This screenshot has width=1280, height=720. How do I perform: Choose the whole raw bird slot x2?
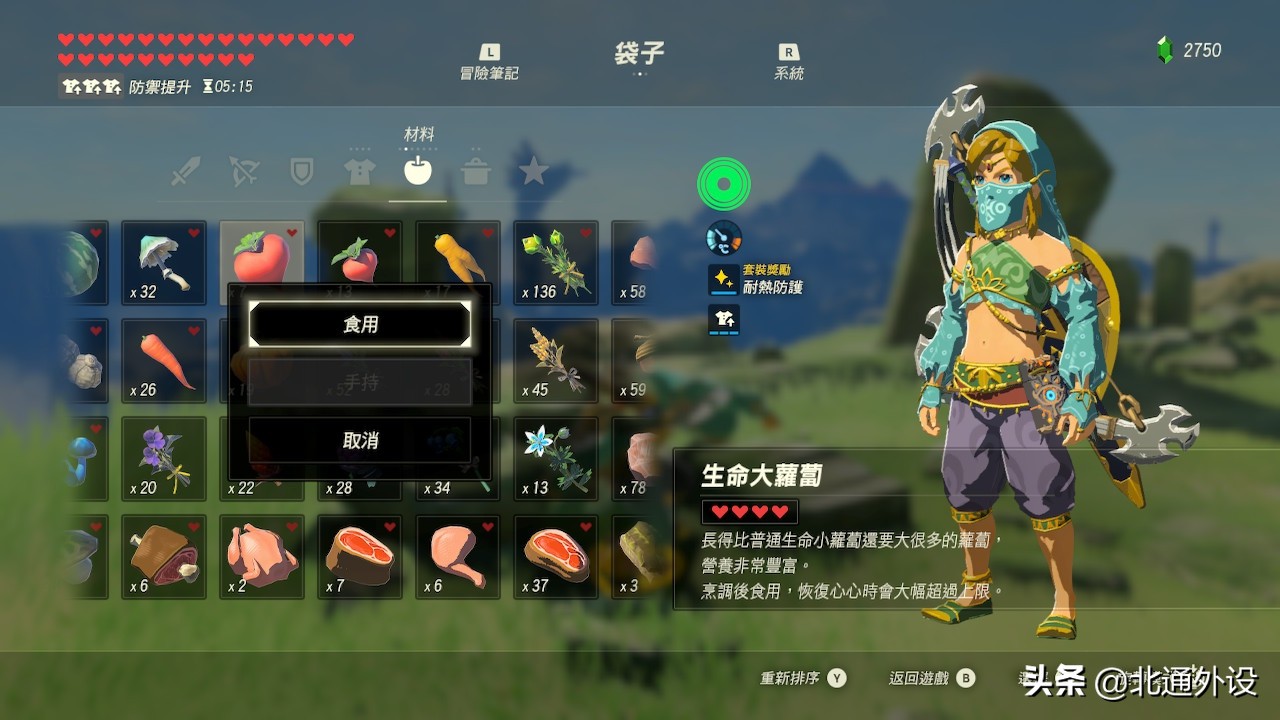pyautogui.click(x=262, y=557)
